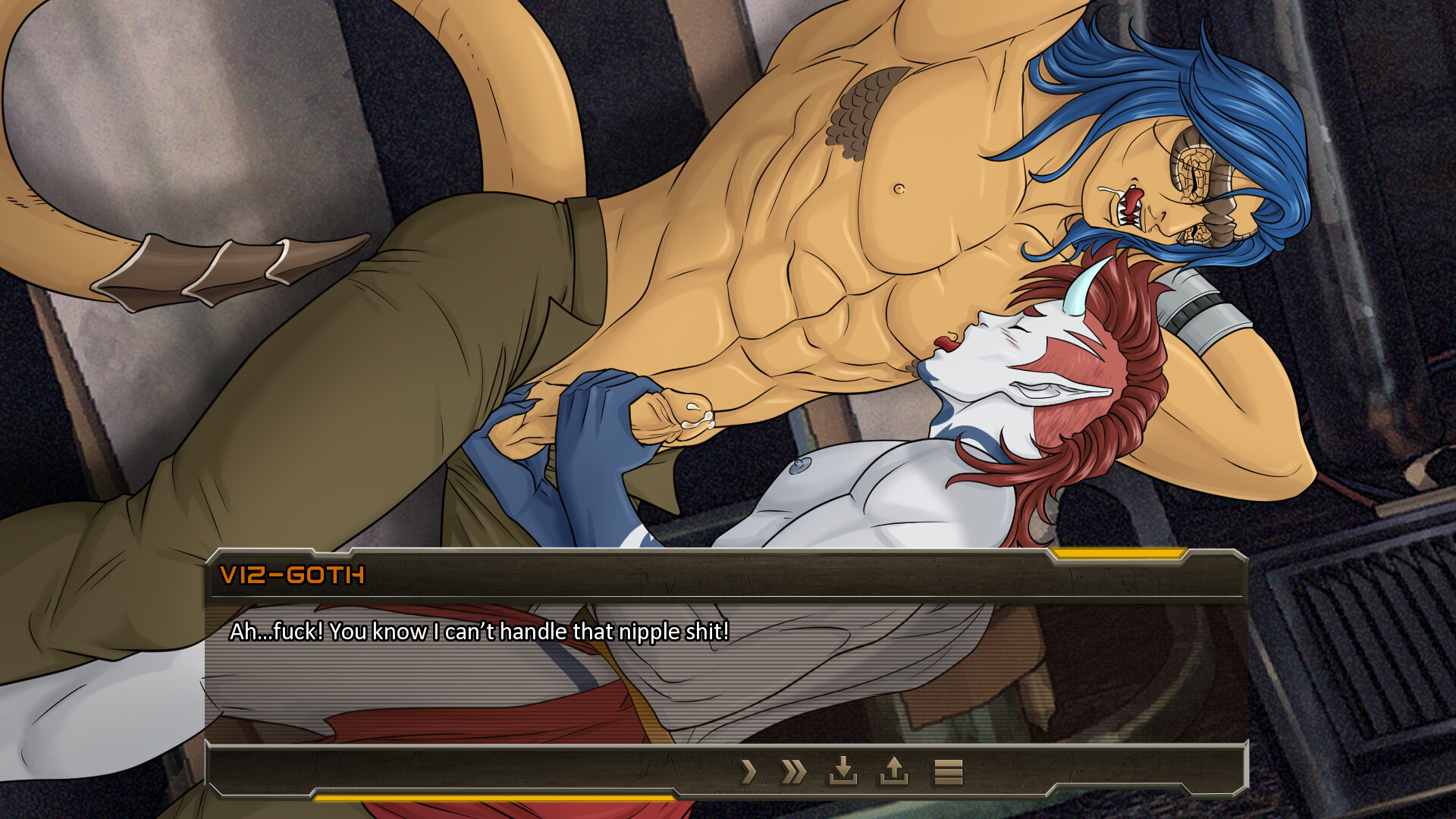Open load with the upward-arrow tray icon
1456x819 pixels.
click(894, 771)
